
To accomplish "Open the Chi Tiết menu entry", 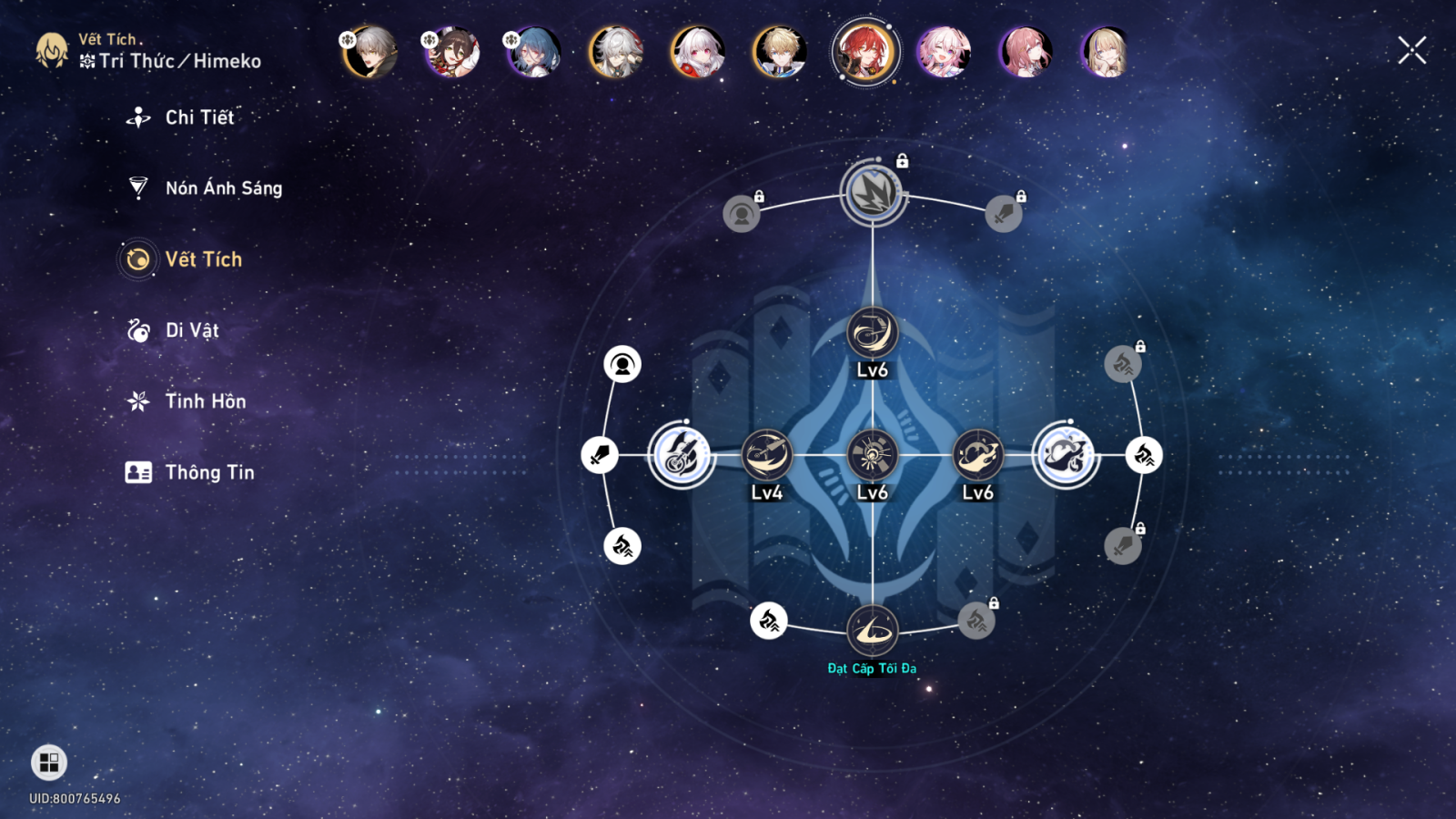I will tap(199, 117).
